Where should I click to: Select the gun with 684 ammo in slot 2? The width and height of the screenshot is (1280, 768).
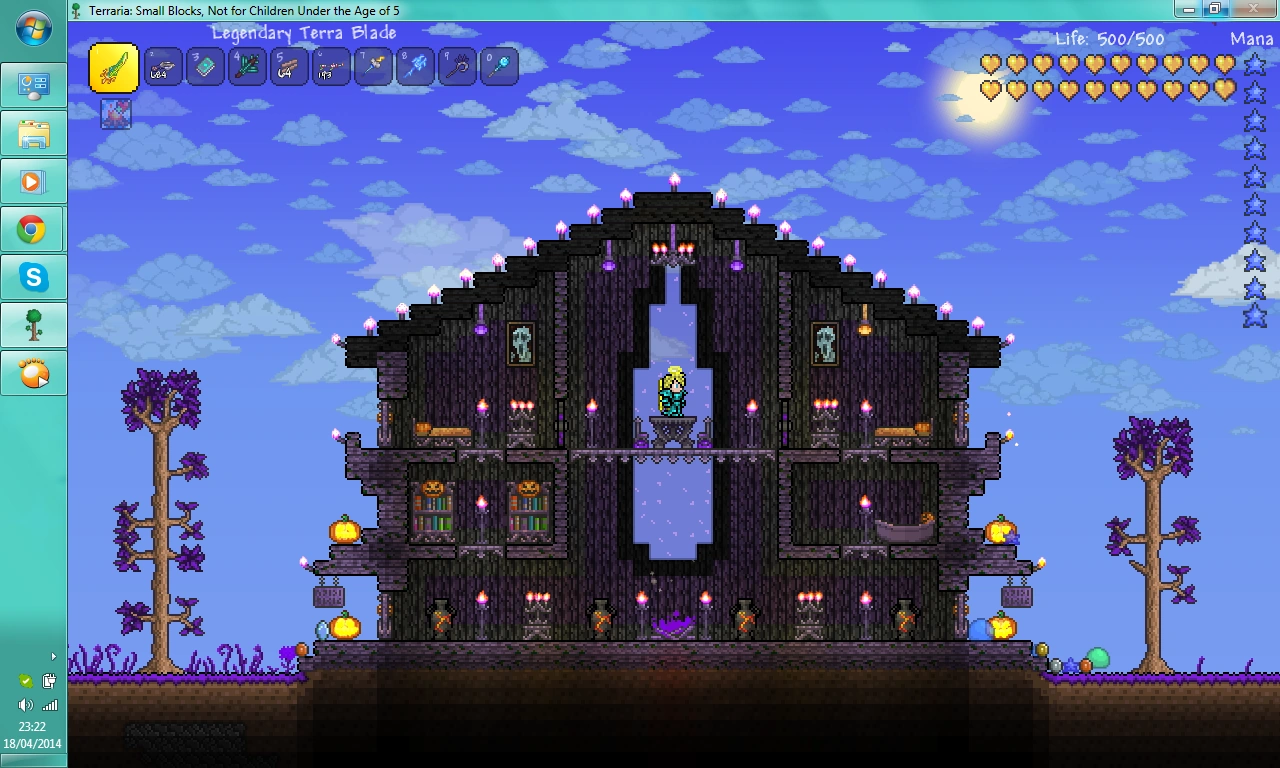(163, 67)
